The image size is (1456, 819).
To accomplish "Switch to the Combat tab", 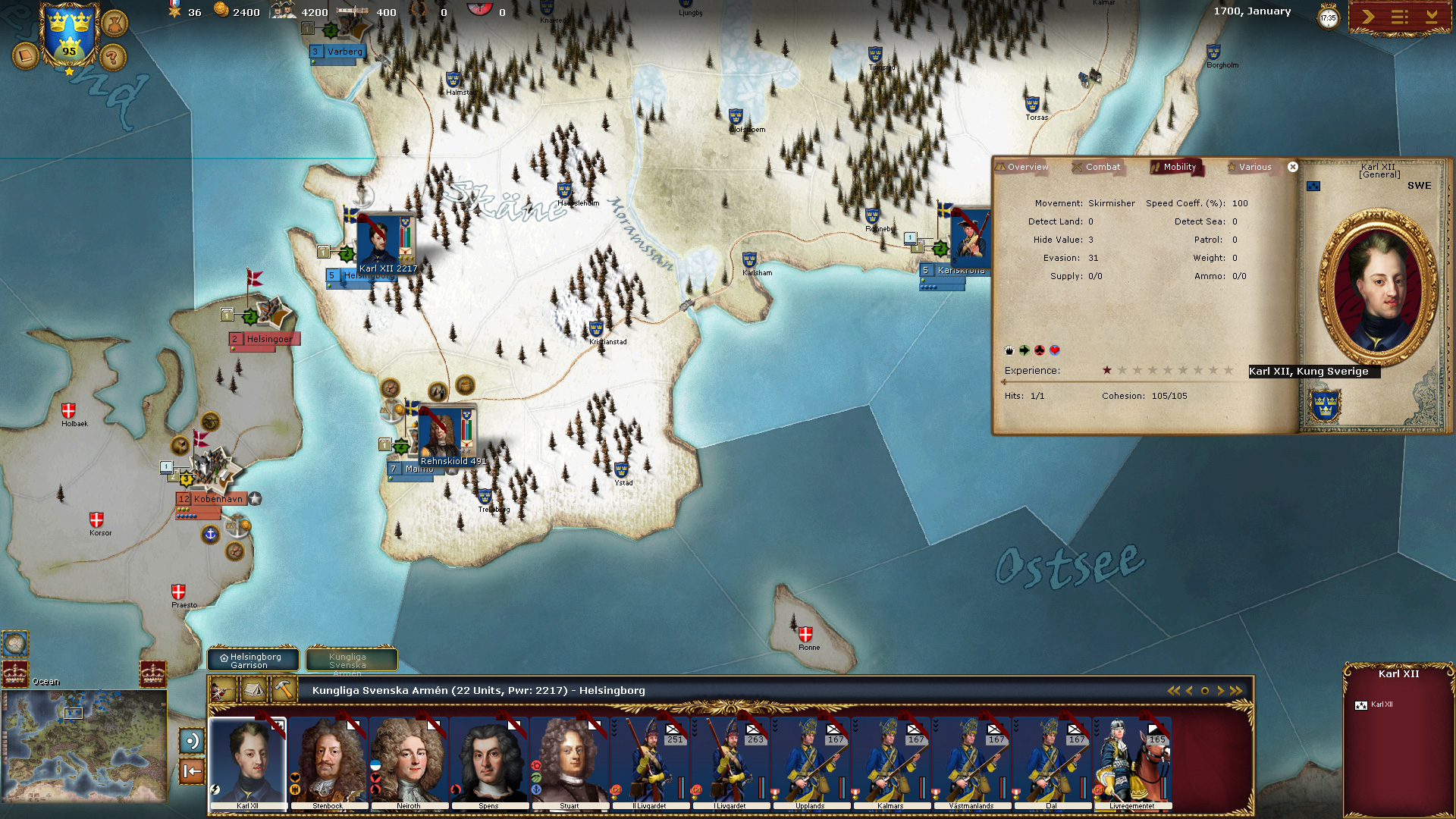I will (x=1099, y=166).
